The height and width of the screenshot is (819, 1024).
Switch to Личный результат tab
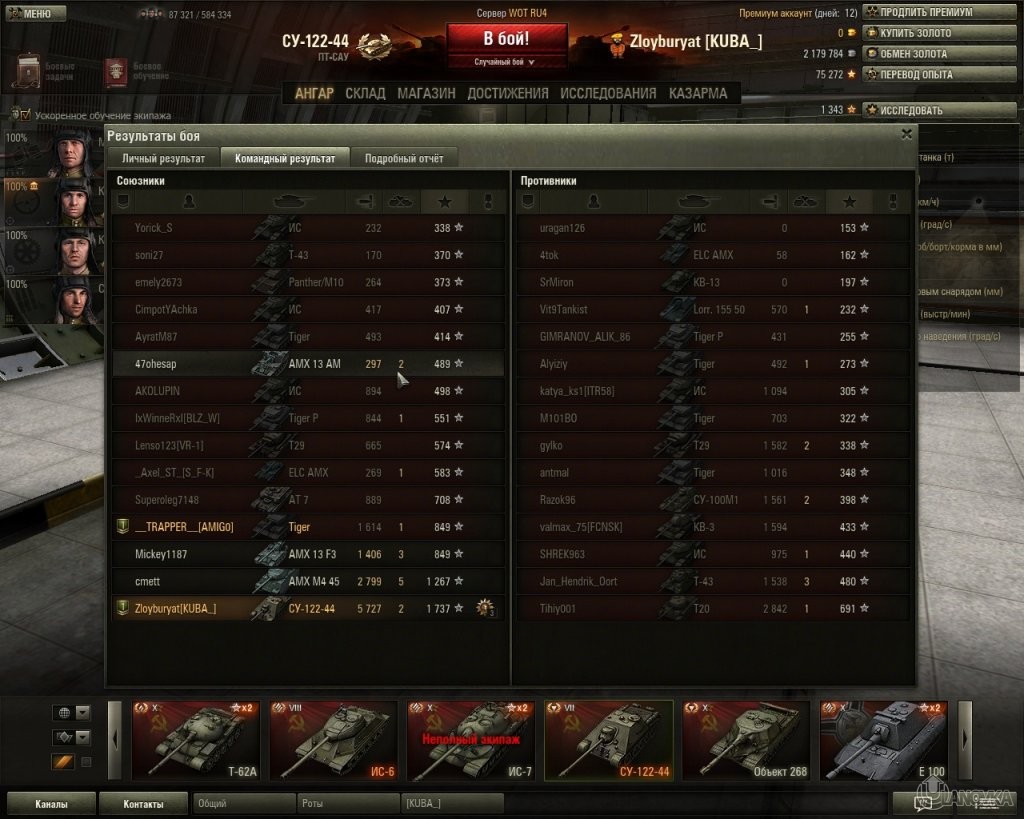pyautogui.click(x=163, y=158)
